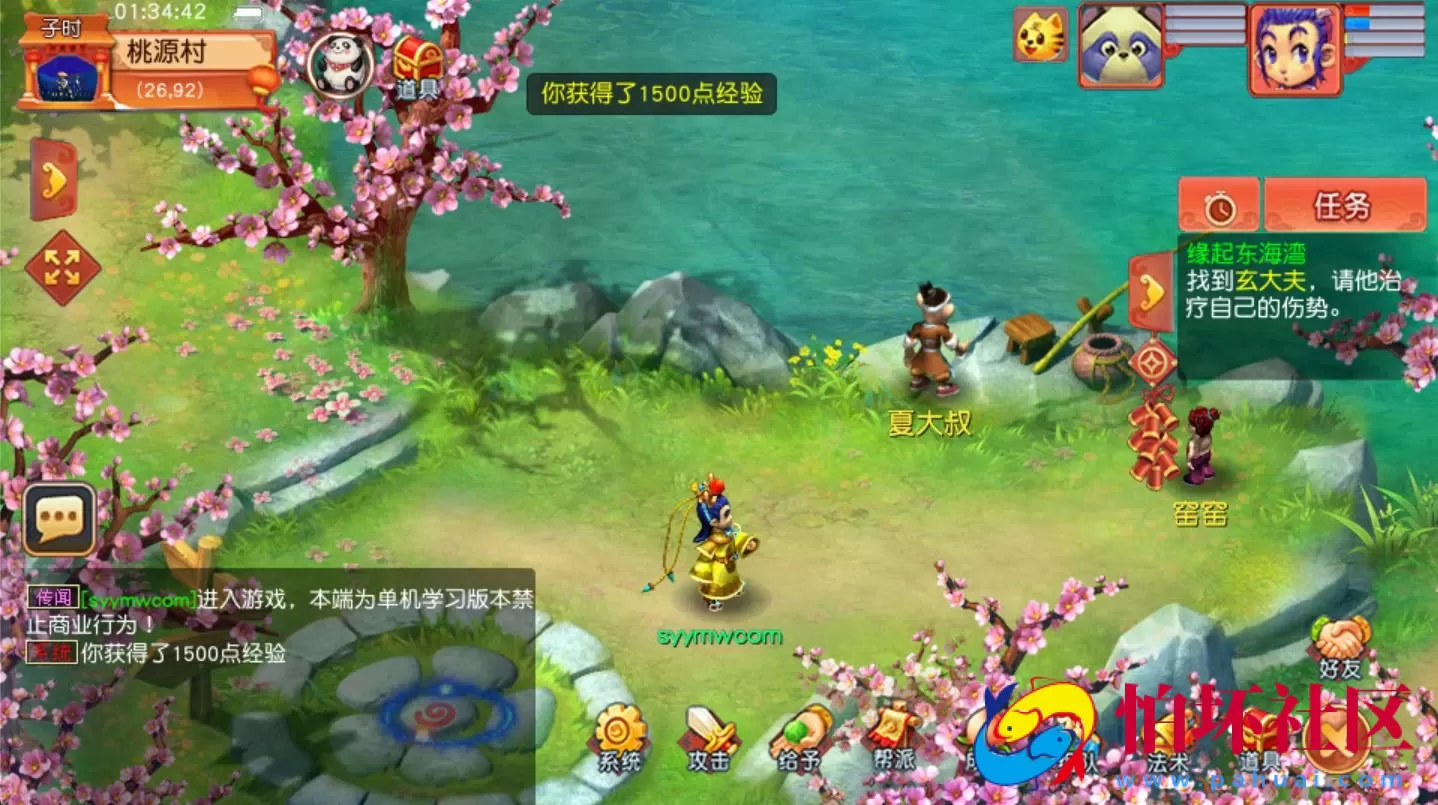Open the 法术 spells panel
This screenshot has height=805, width=1438.
pyautogui.click(x=1169, y=737)
